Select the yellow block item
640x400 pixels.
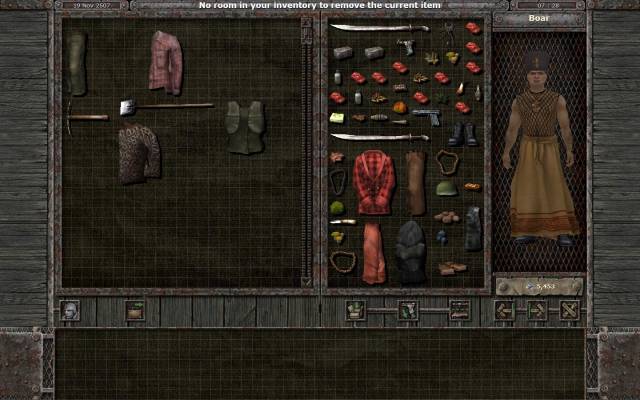coord(337,117)
